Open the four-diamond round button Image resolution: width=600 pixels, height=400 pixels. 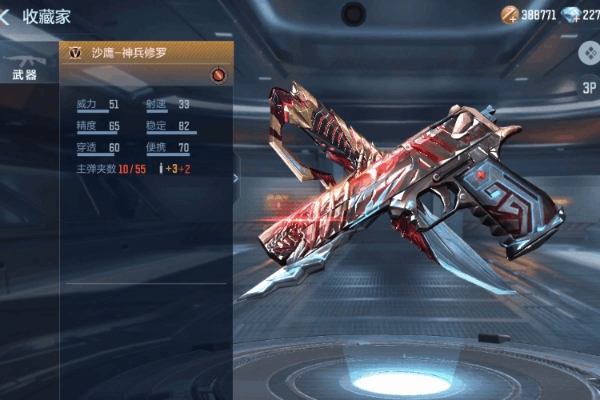coord(588,53)
